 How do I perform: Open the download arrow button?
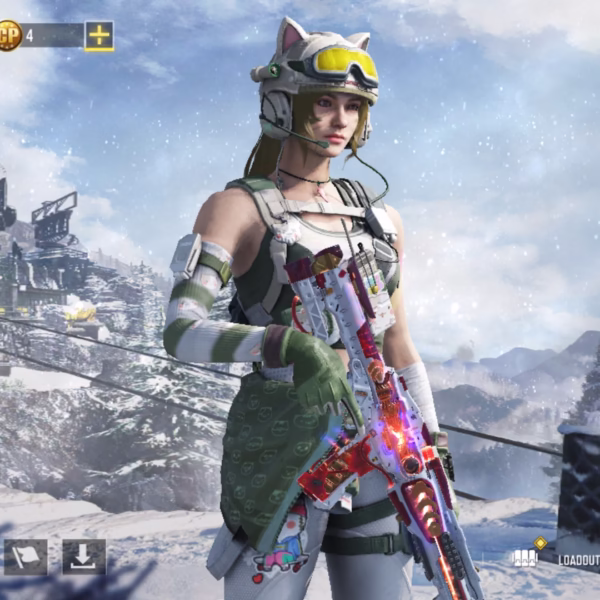(84, 557)
